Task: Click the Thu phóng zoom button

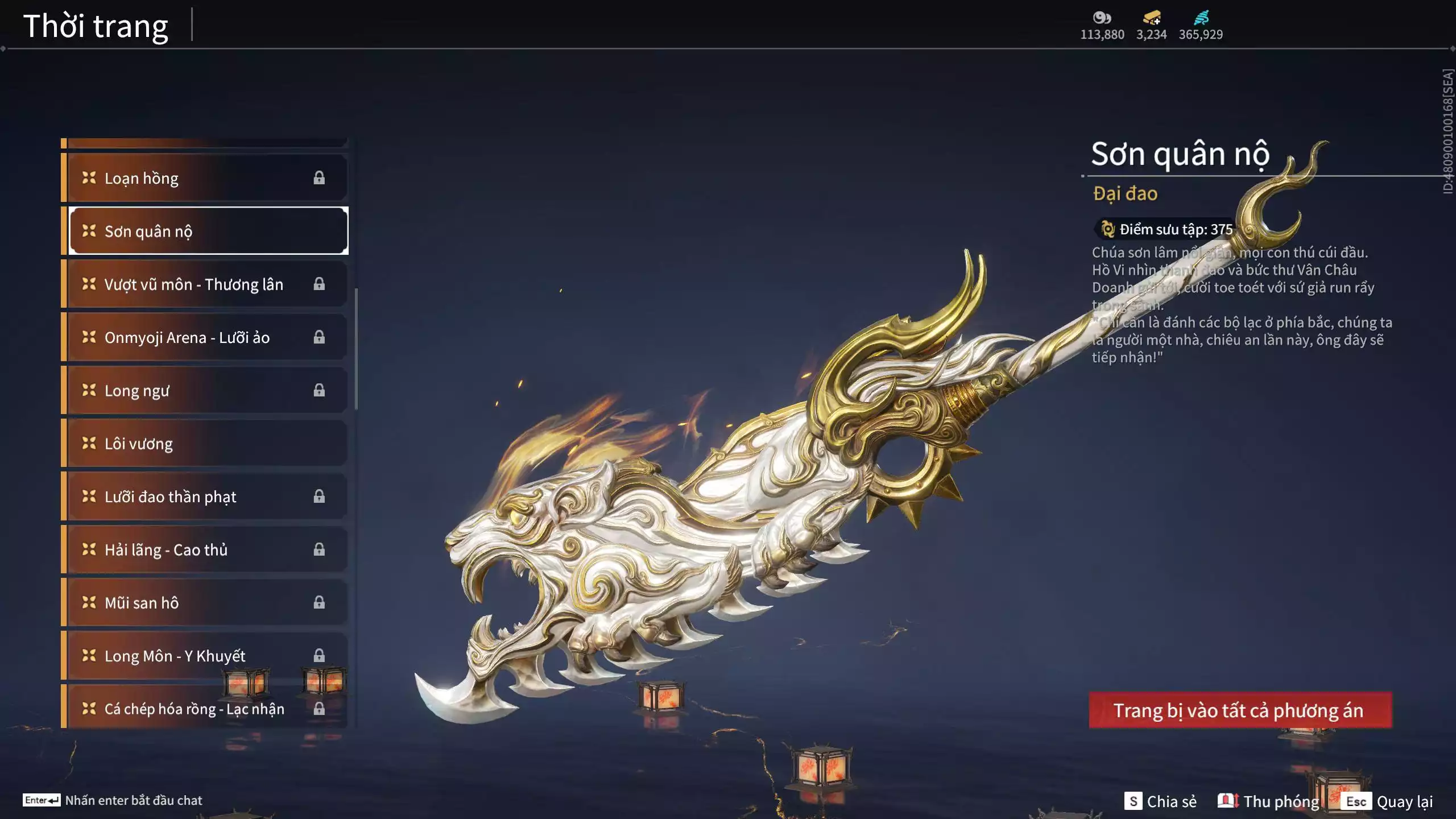Action: click(1268, 801)
